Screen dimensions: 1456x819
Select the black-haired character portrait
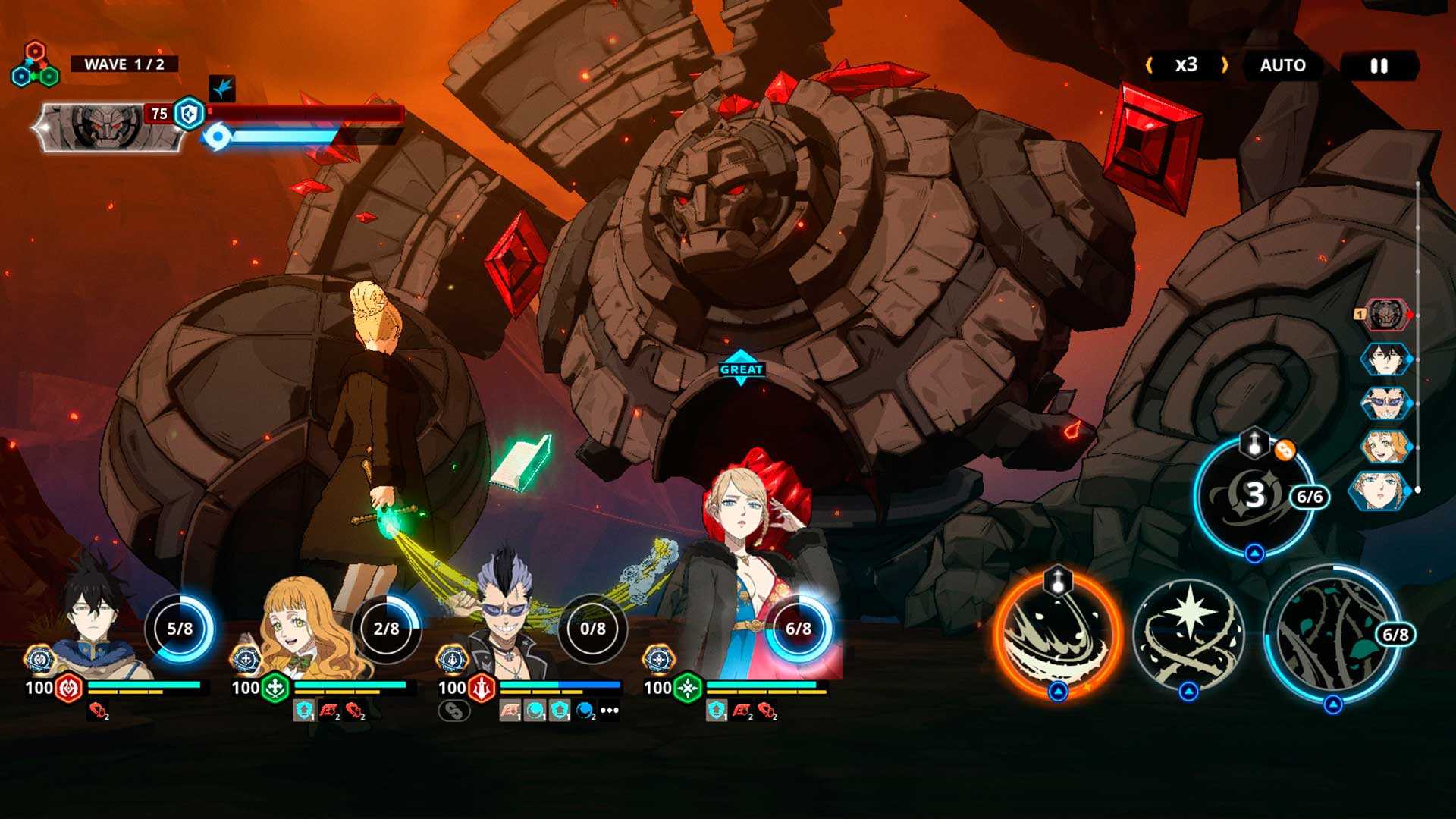[x=97, y=622]
